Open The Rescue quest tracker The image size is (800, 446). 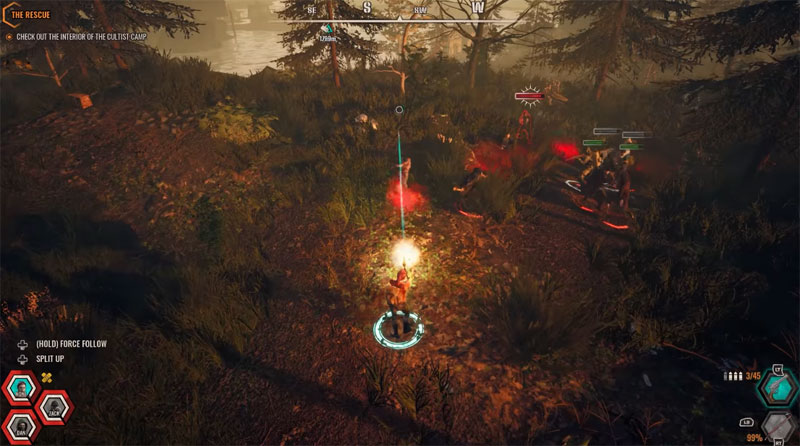click(30, 16)
